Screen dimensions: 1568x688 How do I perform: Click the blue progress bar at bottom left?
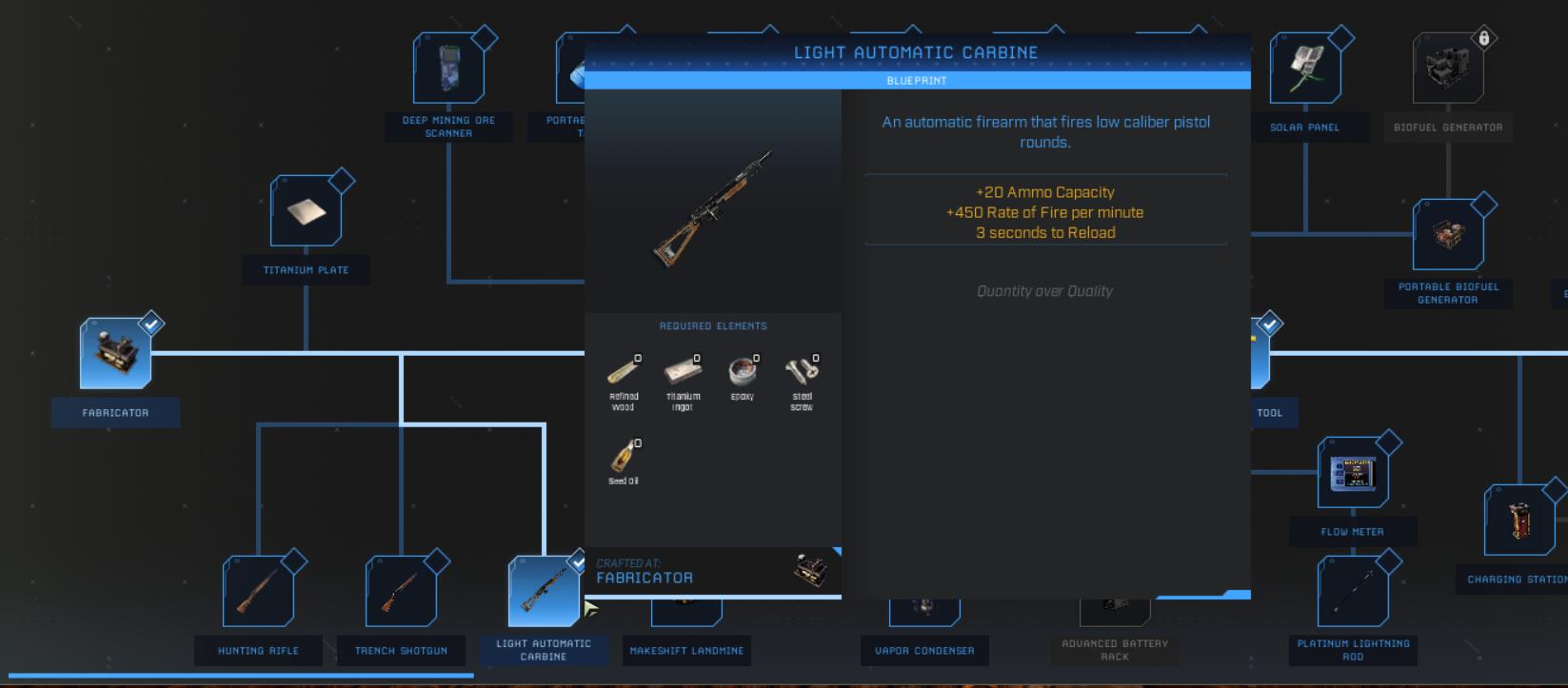[236, 674]
